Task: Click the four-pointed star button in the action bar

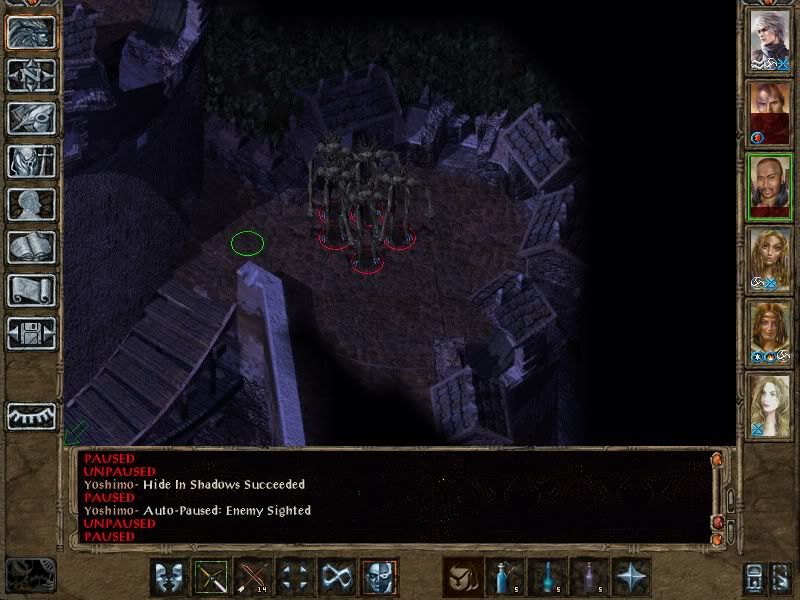Action: (632, 577)
